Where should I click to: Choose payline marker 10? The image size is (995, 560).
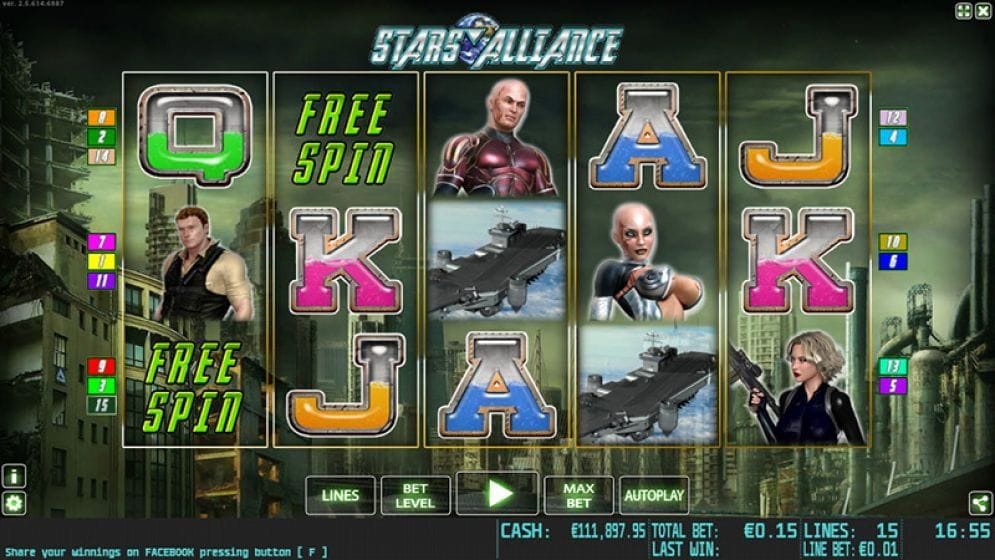point(892,242)
